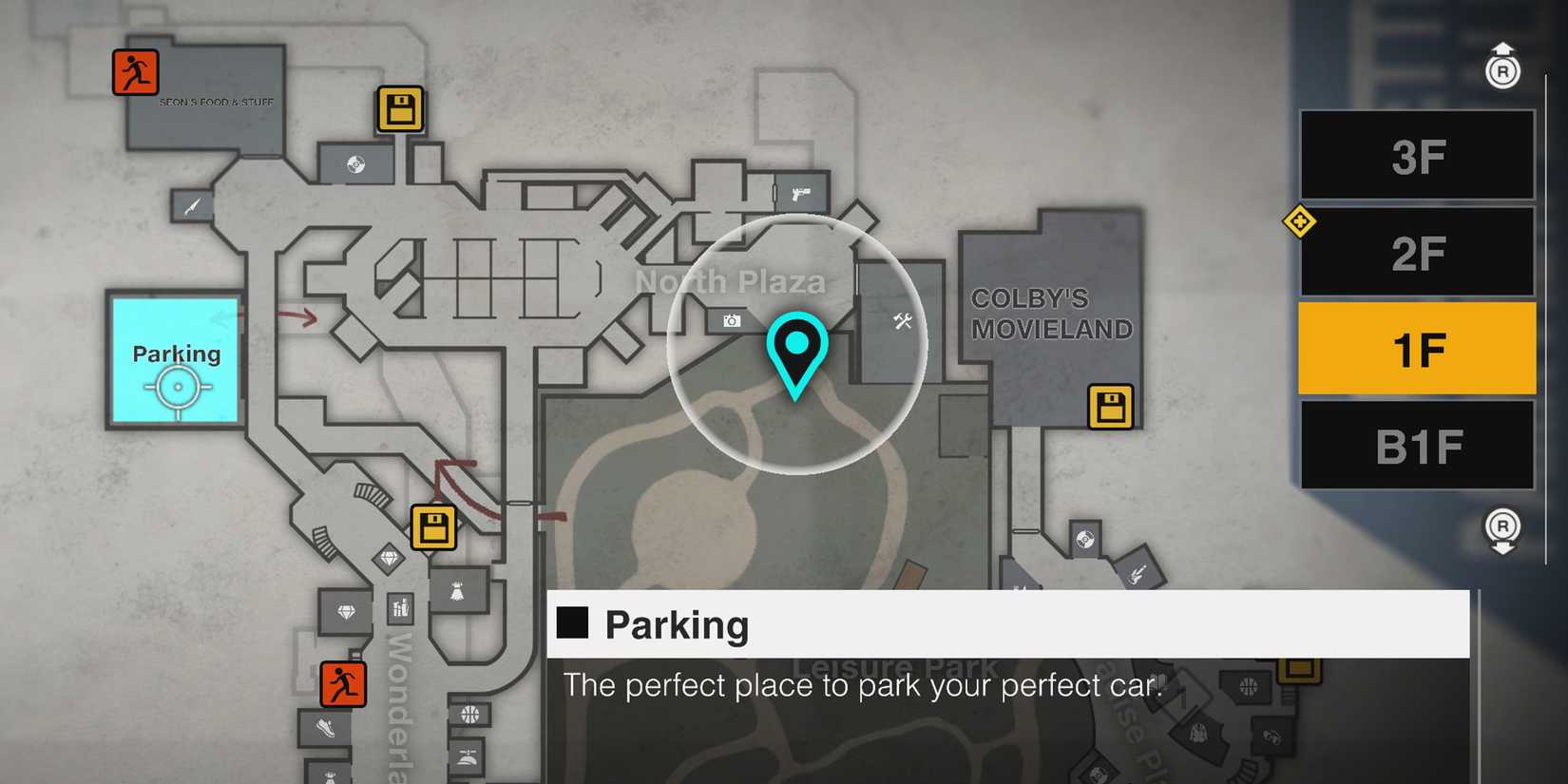The height and width of the screenshot is (784, 1568).
Task: Click the diamond jewelry store icon in Wonderland
Action: [x=344, y=609]
